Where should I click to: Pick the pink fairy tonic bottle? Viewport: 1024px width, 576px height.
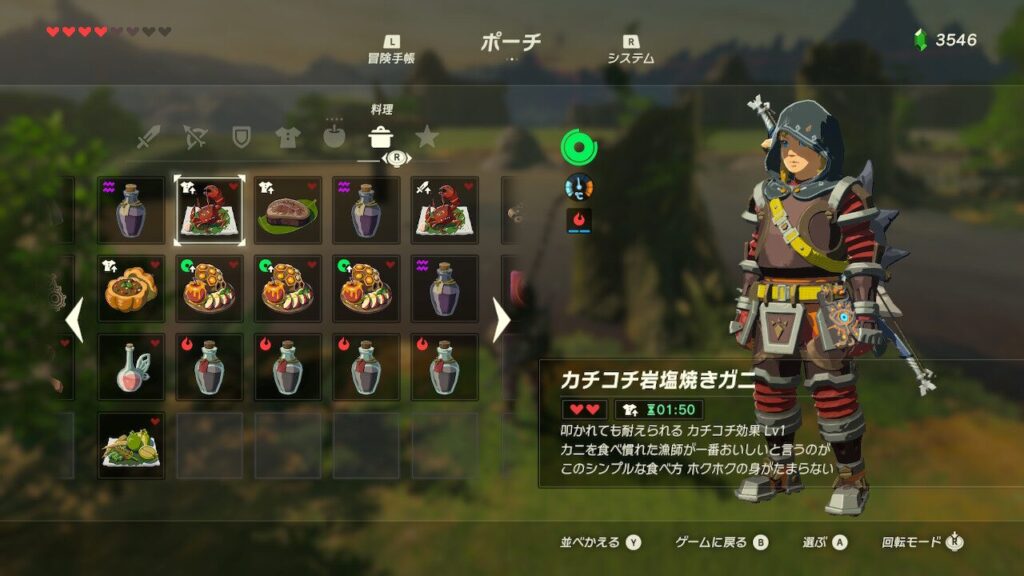point(131,367)
